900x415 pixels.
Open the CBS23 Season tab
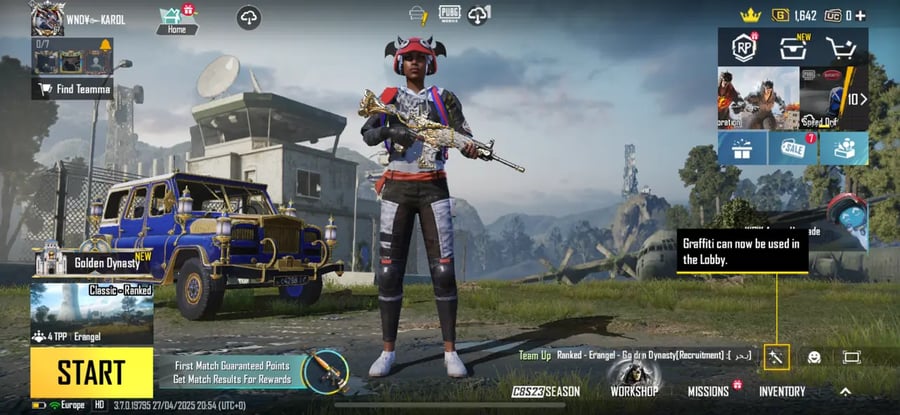tap(546, 391)
